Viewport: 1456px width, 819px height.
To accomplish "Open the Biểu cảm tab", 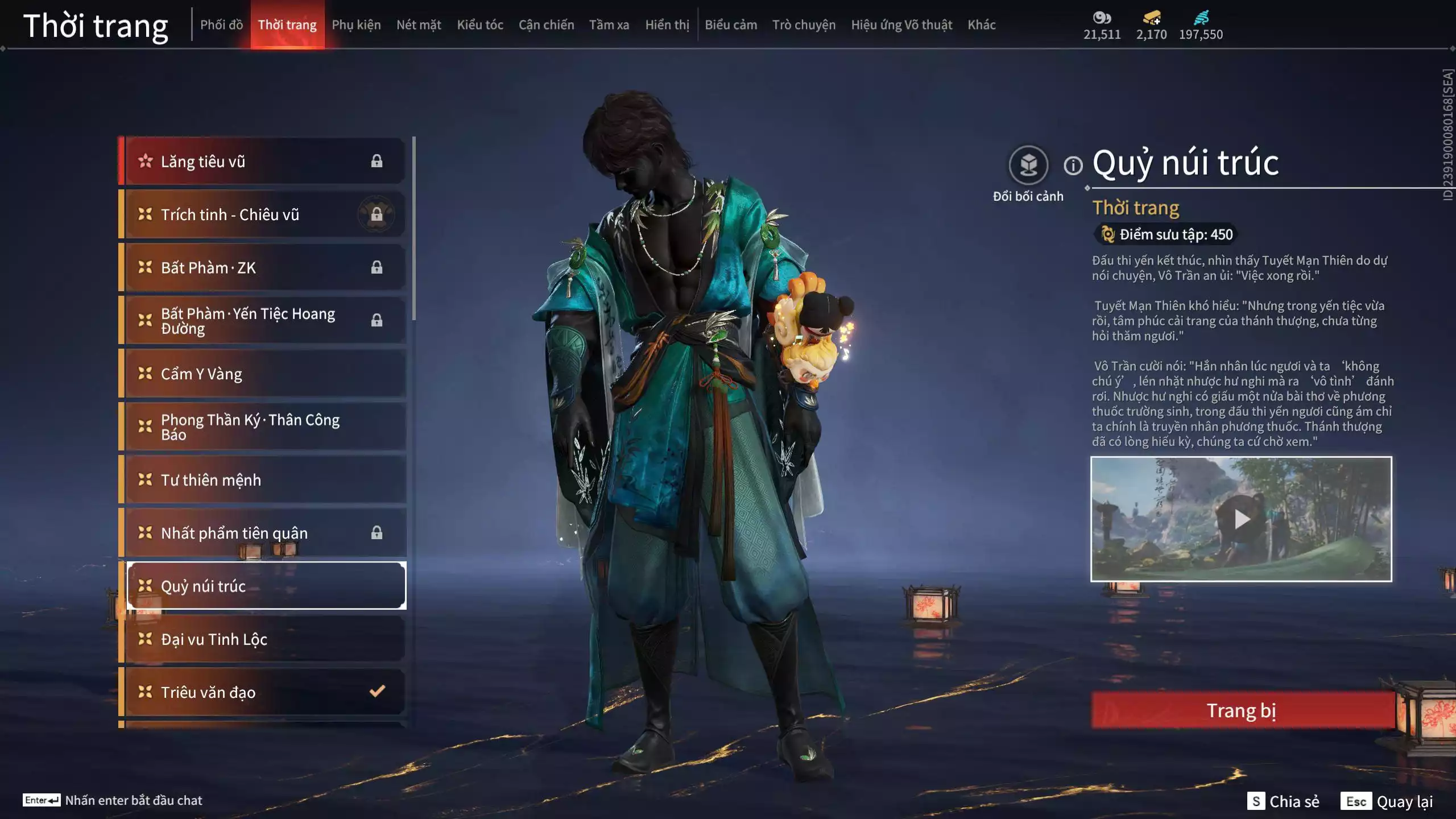I will pyautogui.click(x=731, y=25).
